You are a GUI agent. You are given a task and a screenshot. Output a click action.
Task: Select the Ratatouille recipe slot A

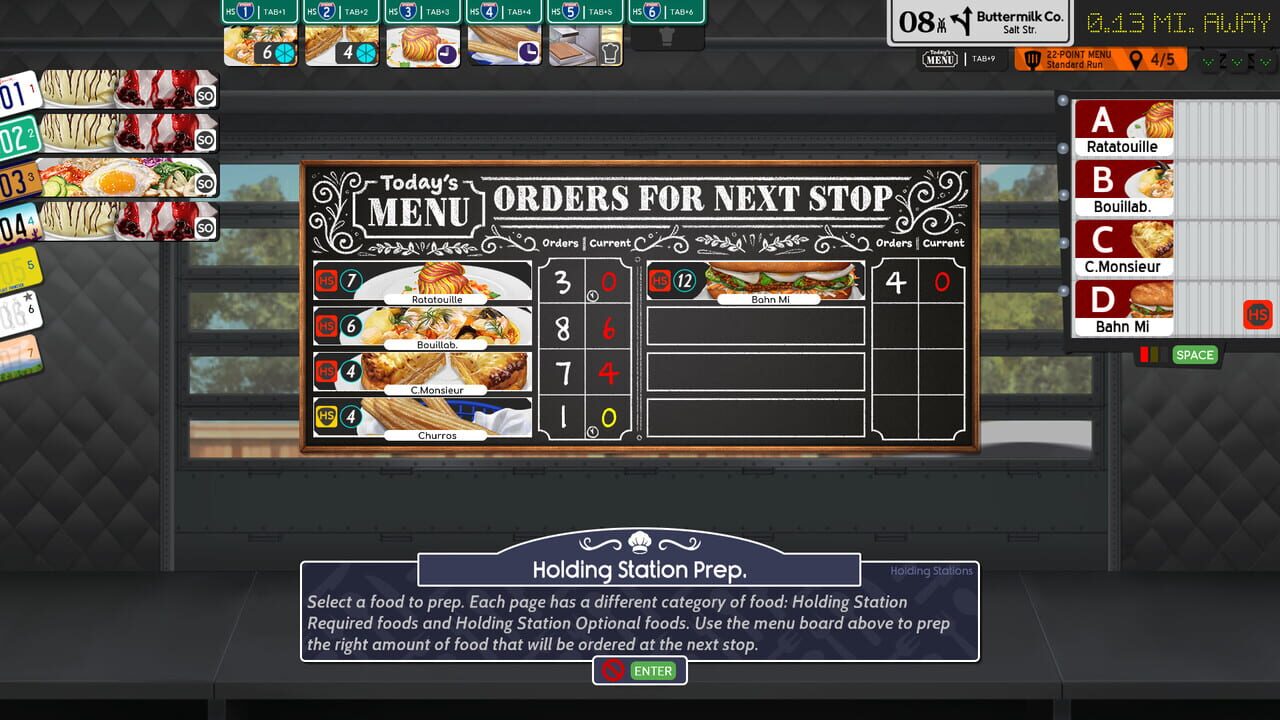pyautogui.click(x=1124, y=127)
